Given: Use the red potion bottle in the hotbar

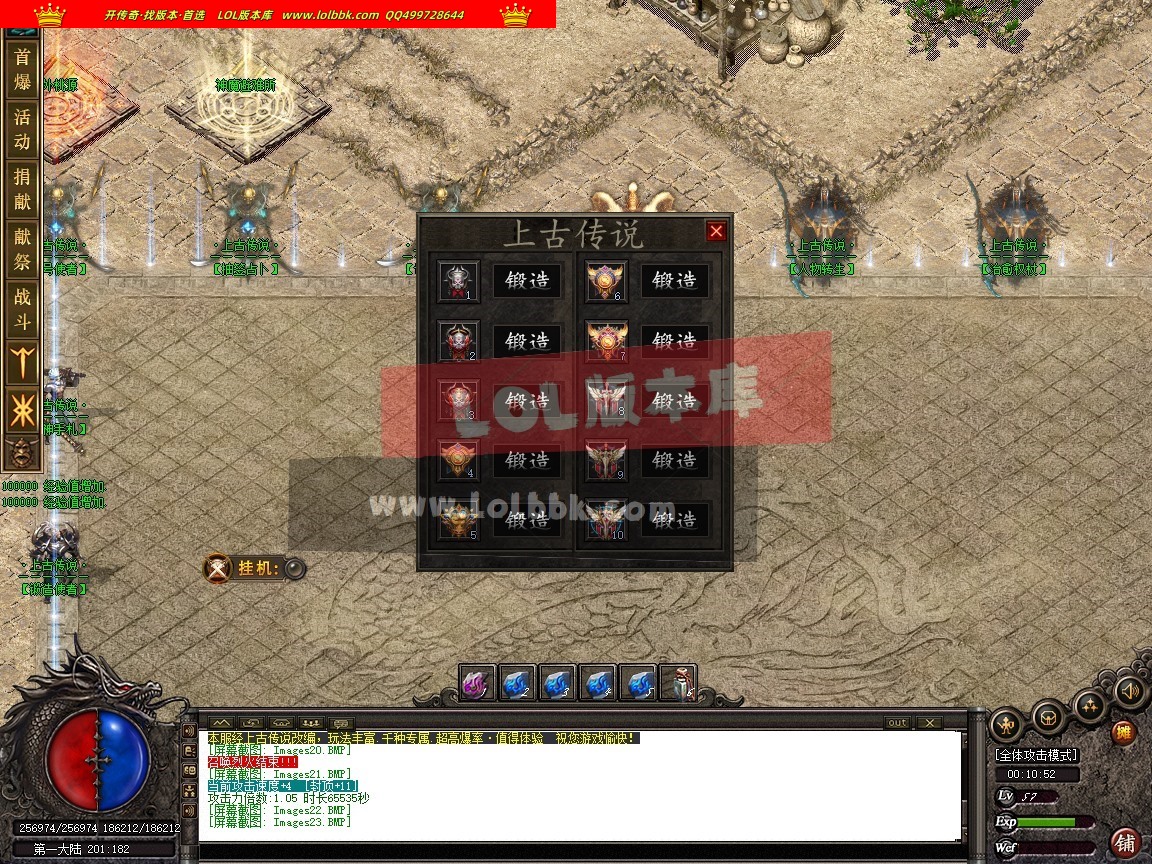Looking at the screenshot, I should tap(683, 683).
